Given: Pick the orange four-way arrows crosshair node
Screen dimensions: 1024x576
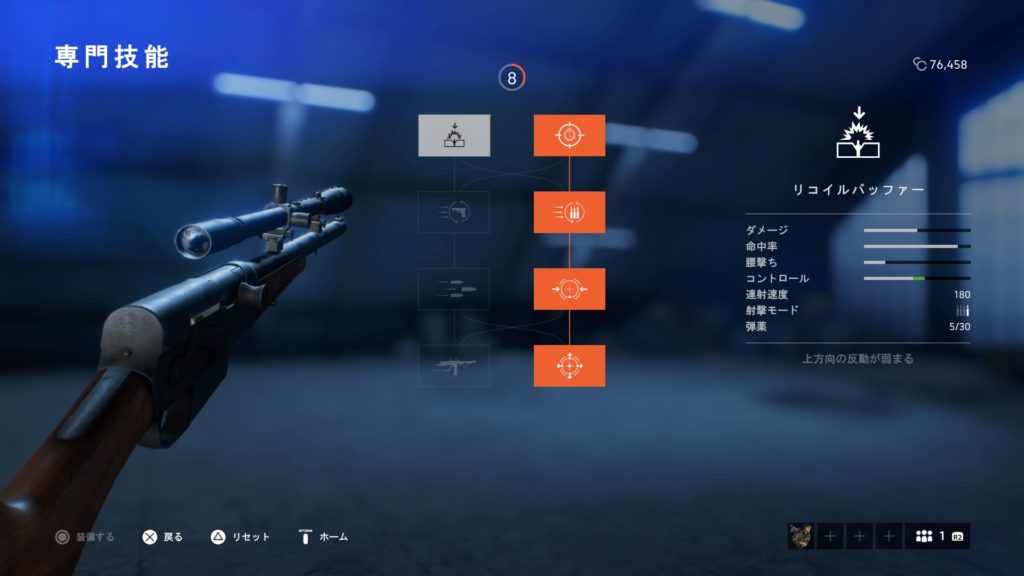Looking at the screenshot, I should click(569, 366).
